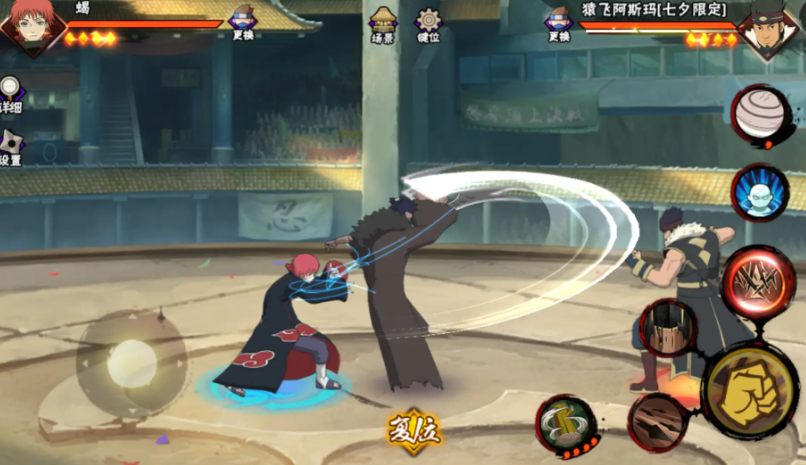Change Sasori with the left 更换 button
The height and width of the screenshot is (465, 806).
(x=243, y=24)
